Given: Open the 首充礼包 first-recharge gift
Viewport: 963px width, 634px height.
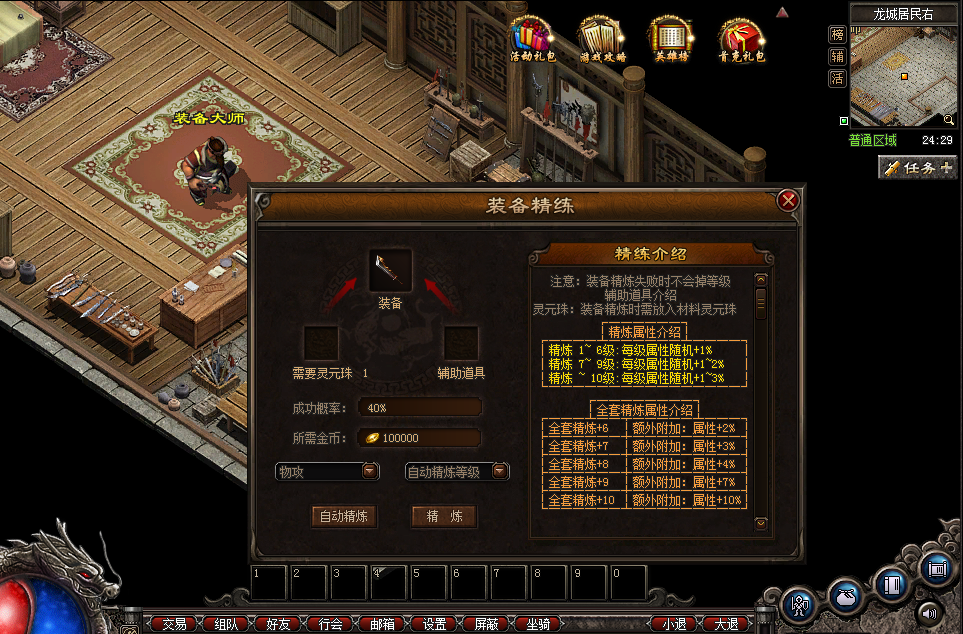Looking at the screenshot, I should click(741, 39).
